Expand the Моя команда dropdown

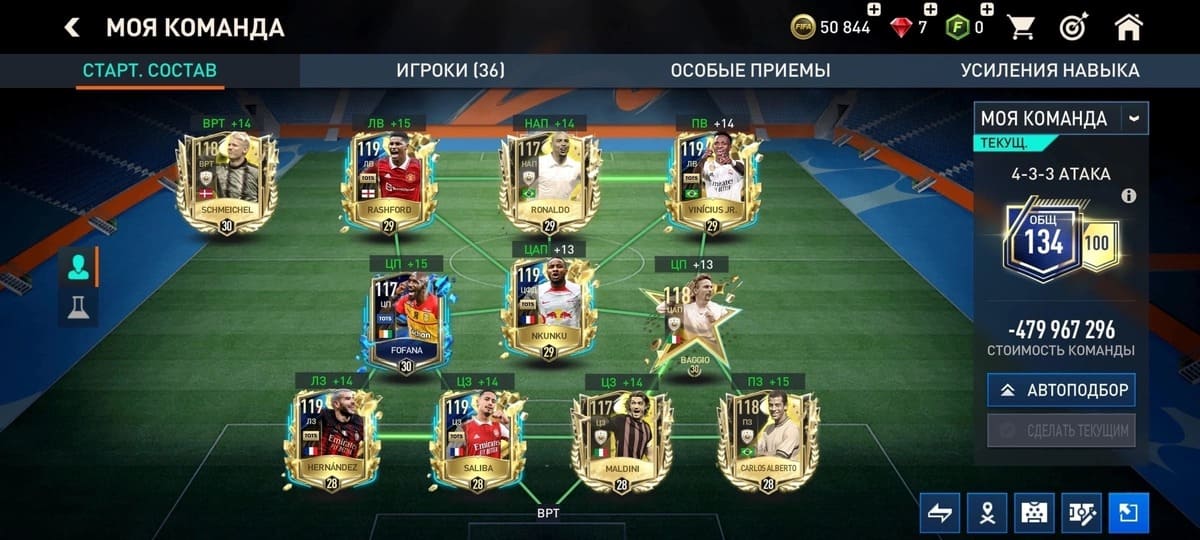(x=1134, y=118)
